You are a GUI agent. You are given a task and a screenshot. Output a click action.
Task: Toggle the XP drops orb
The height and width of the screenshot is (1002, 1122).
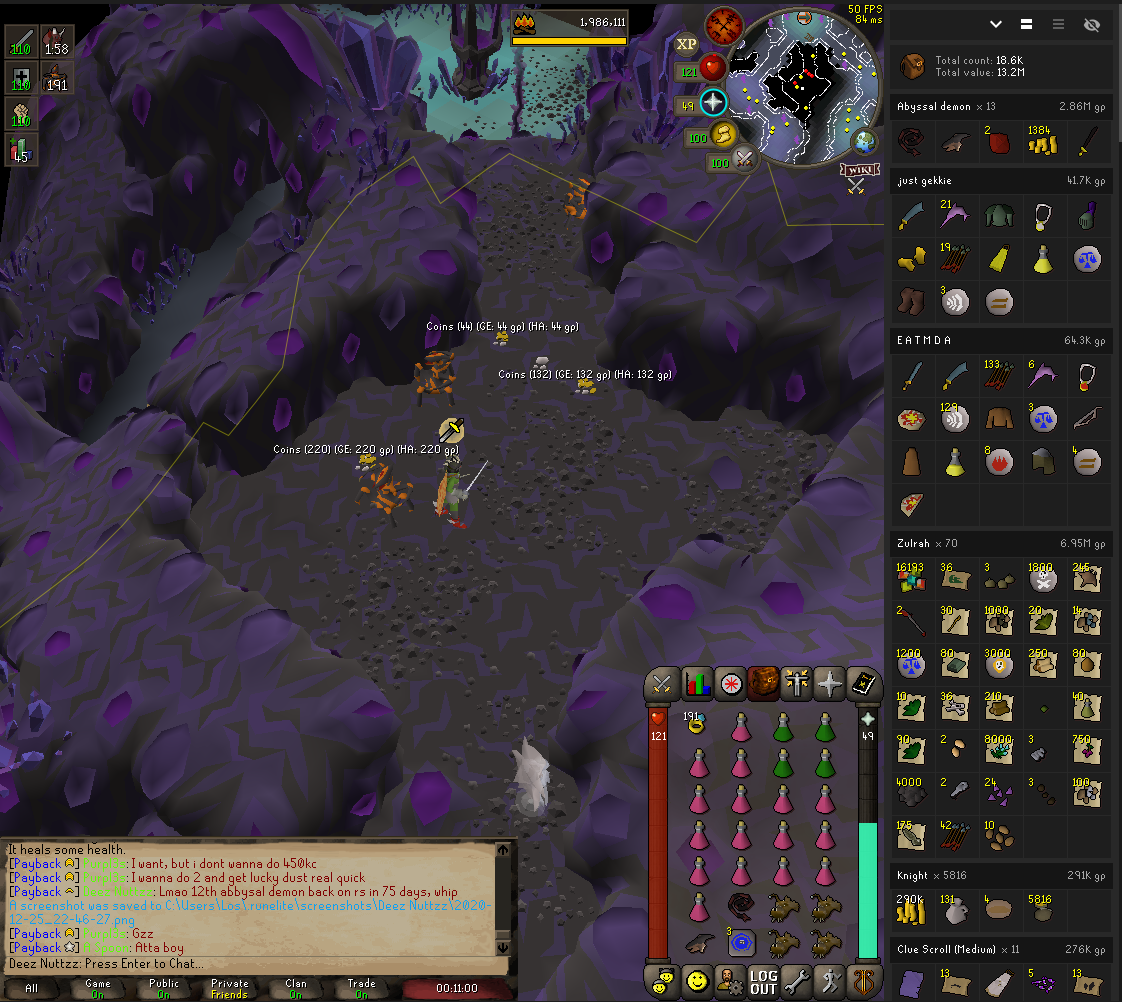[x=686, y=44]
